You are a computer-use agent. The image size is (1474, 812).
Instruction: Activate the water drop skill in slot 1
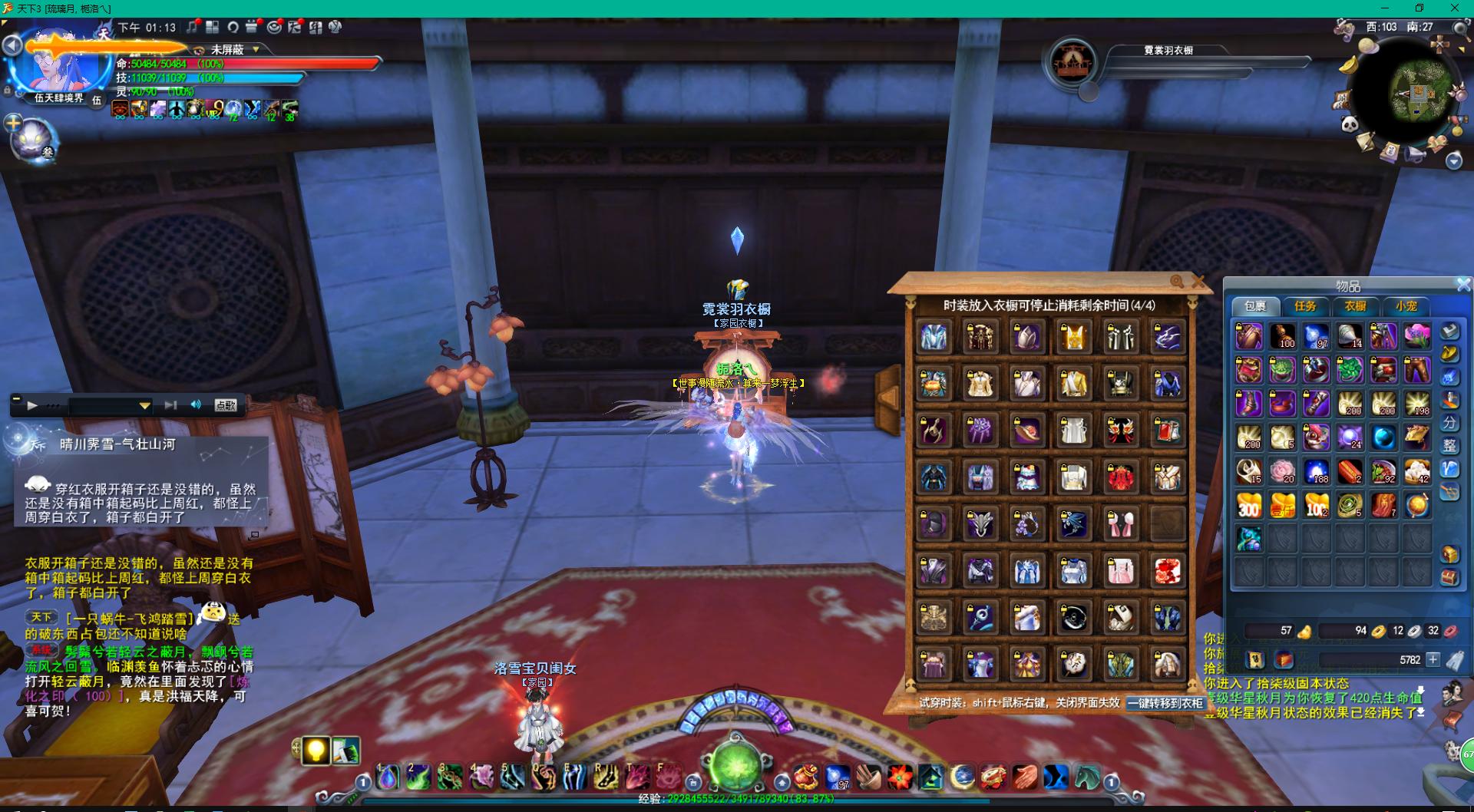pyautogui.click(x=388, y=778)
